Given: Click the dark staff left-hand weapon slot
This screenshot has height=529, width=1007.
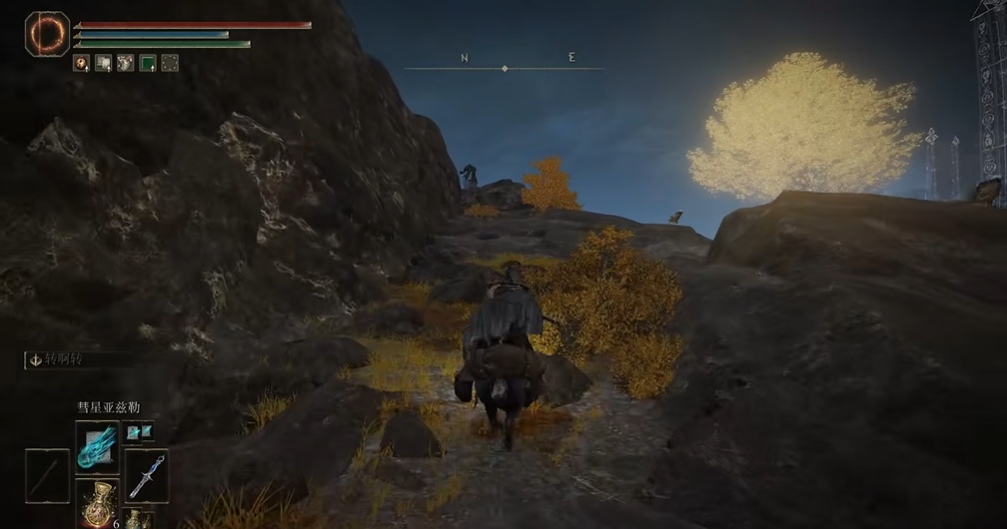Looking at the screenshot, I should point(47,474).
